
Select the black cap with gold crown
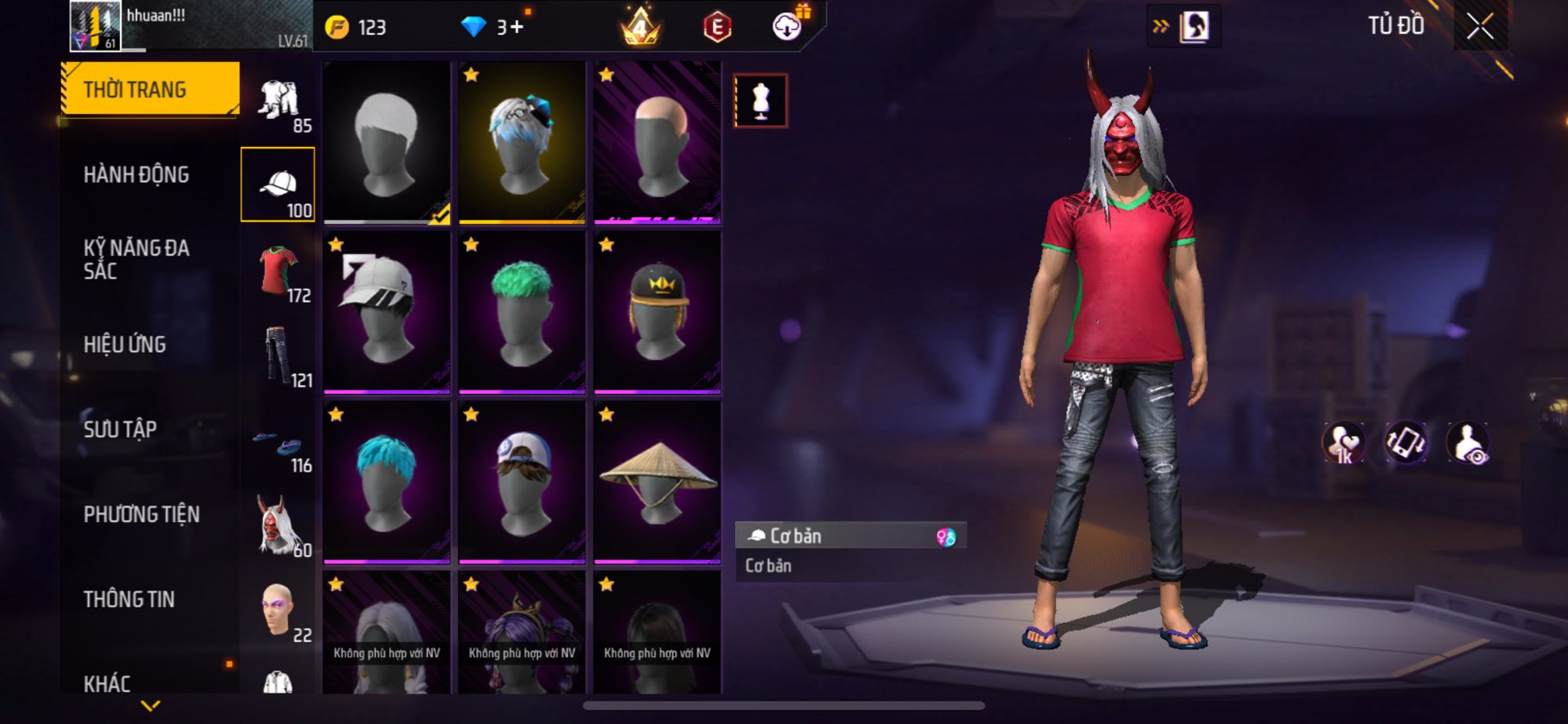pyautogui.click(x=657, y=312)
